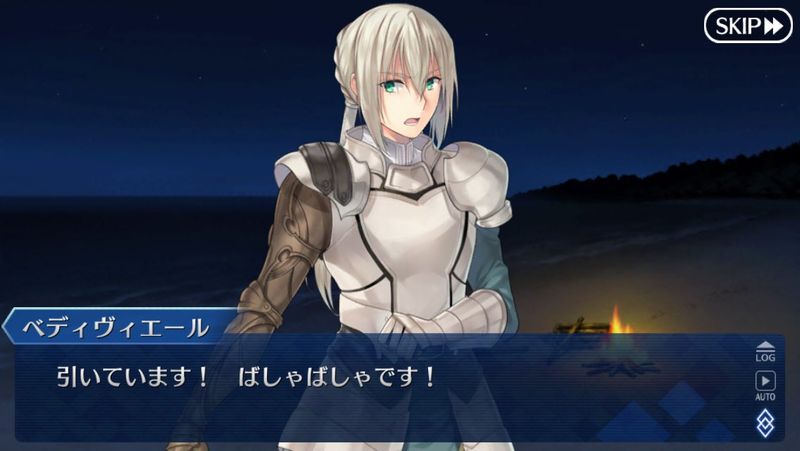Open the dialogue LOG

click(765, 350)
